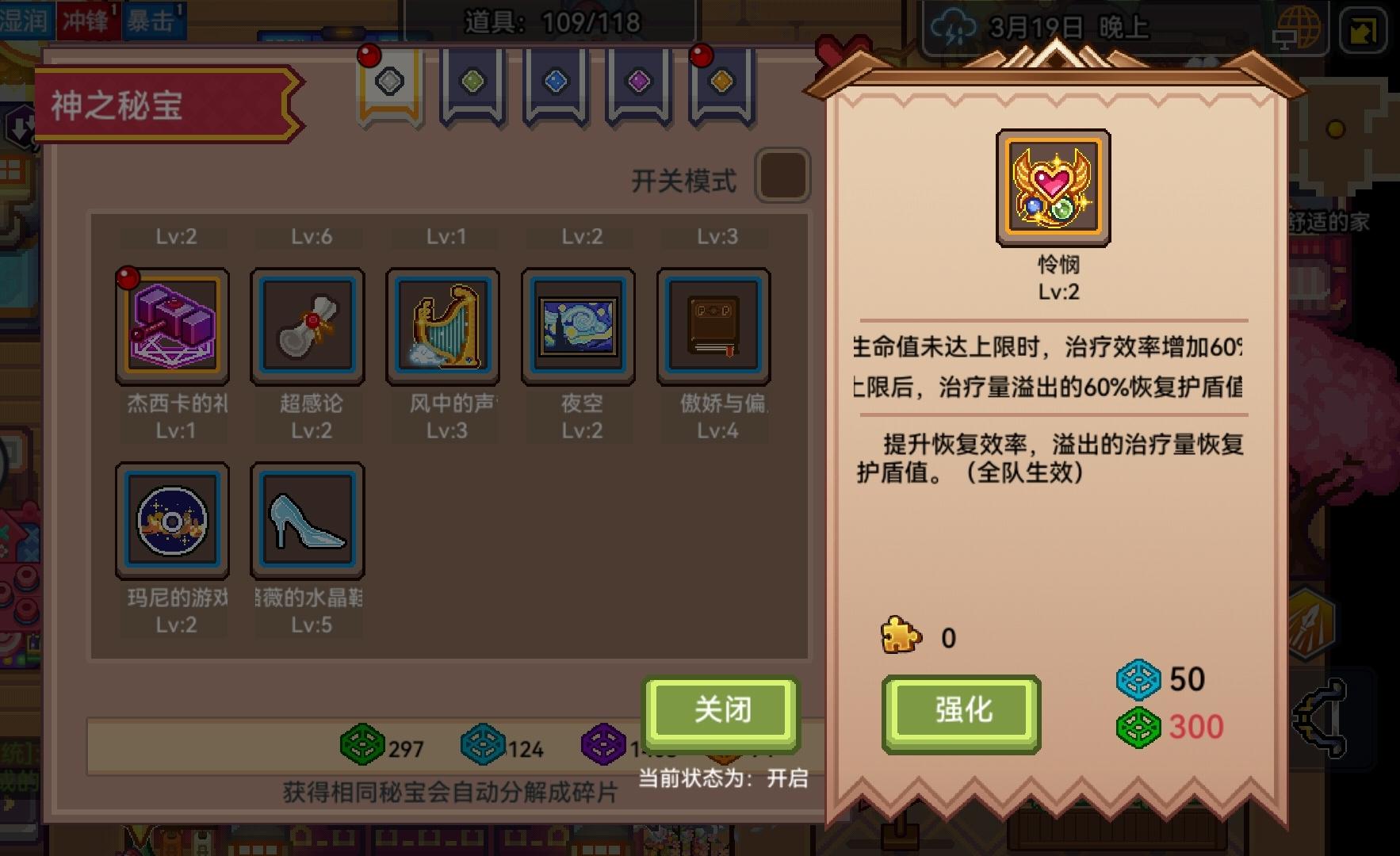Click the 关闭 close button
1400x856 pixels.
pyautogui.click(x=720, y=712)
